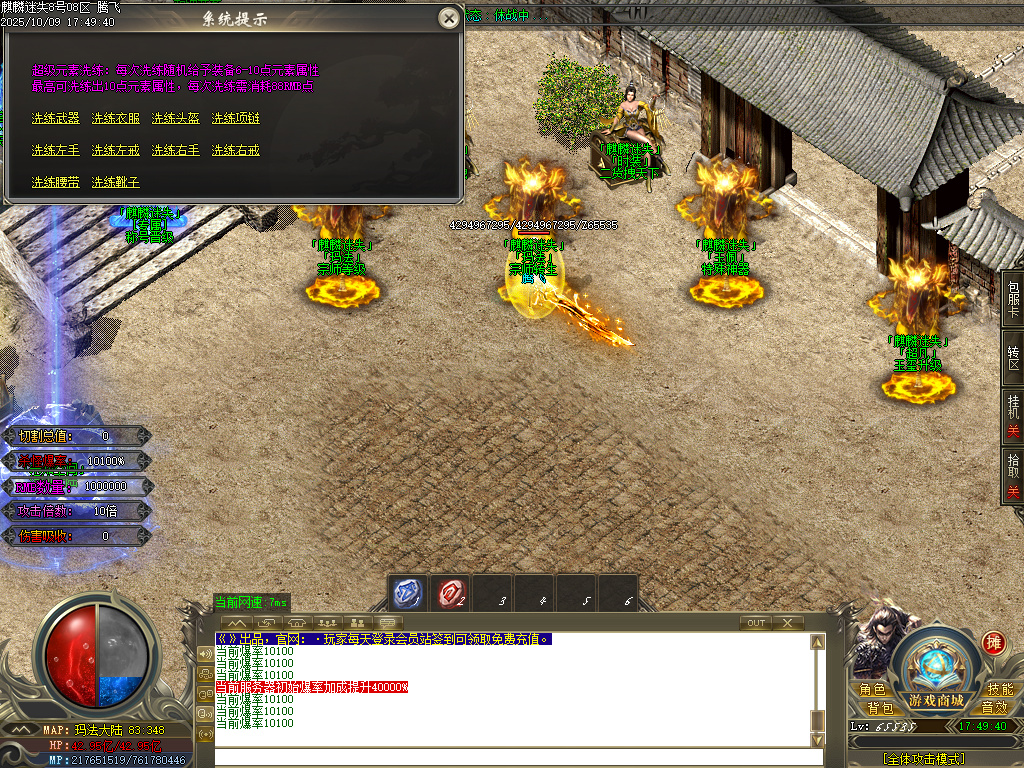Open the 背包 bag

(x=880, y=708)
